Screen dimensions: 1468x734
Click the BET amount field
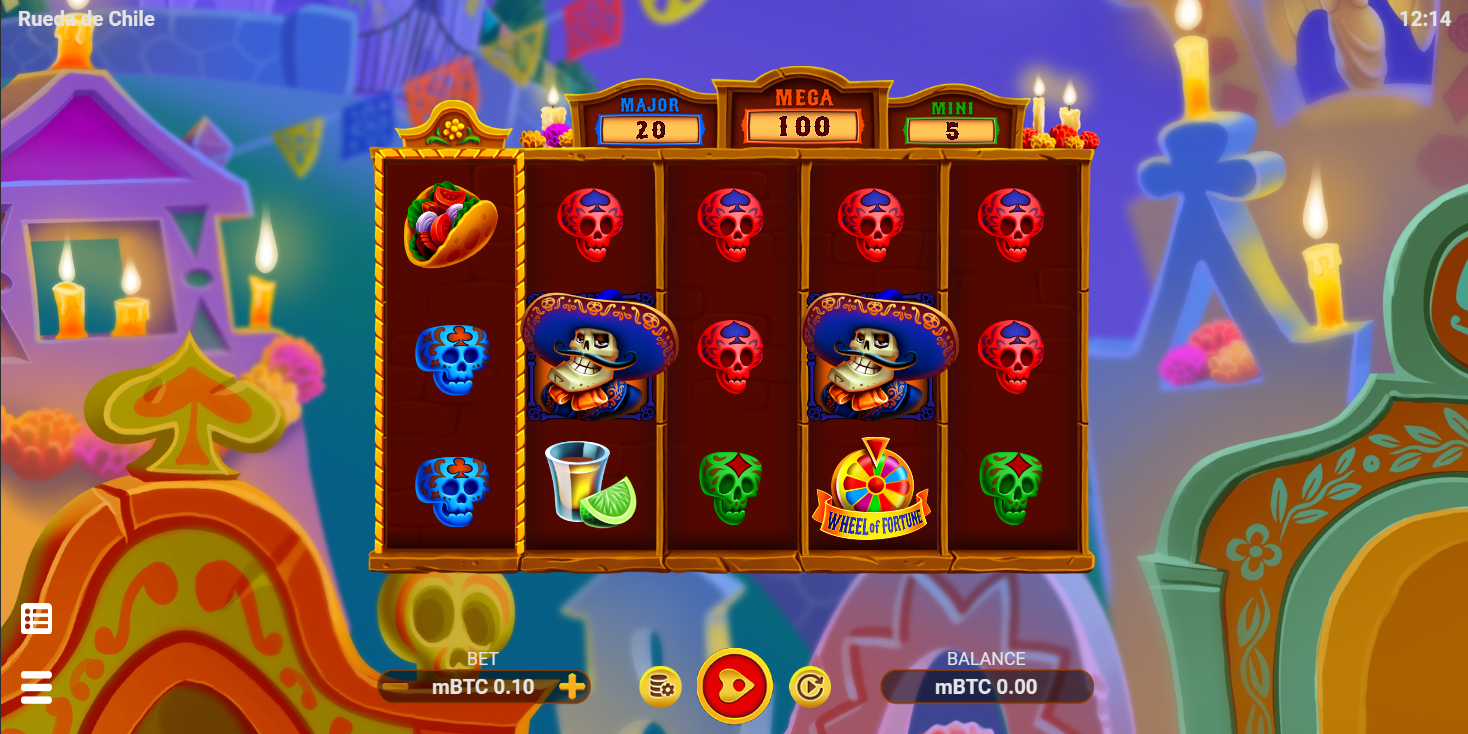pyautogui.click(x=484, y=686)
